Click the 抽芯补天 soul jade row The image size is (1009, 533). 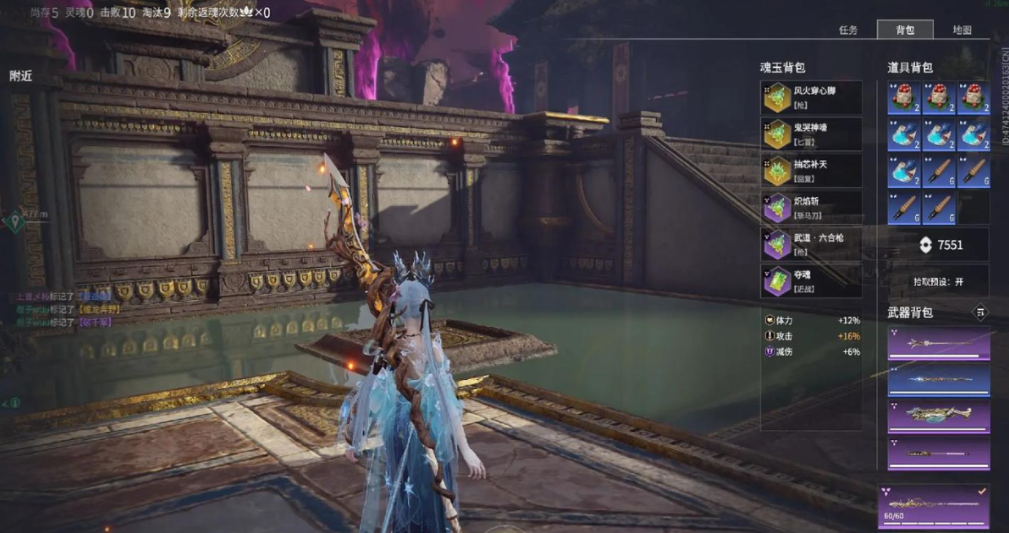tap(811, 170)
